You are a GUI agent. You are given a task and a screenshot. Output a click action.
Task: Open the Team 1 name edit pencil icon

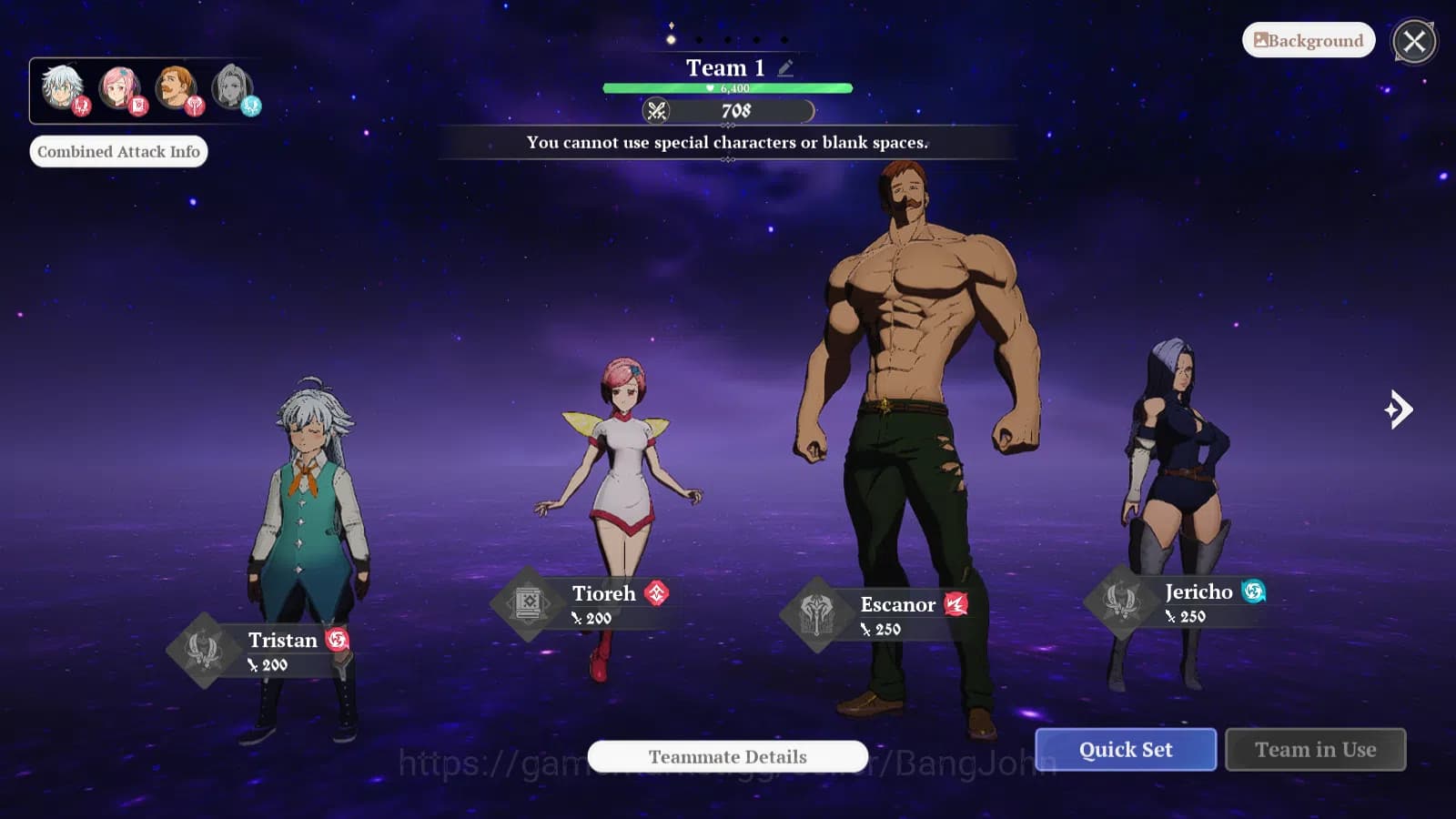[x=784, y=67]
